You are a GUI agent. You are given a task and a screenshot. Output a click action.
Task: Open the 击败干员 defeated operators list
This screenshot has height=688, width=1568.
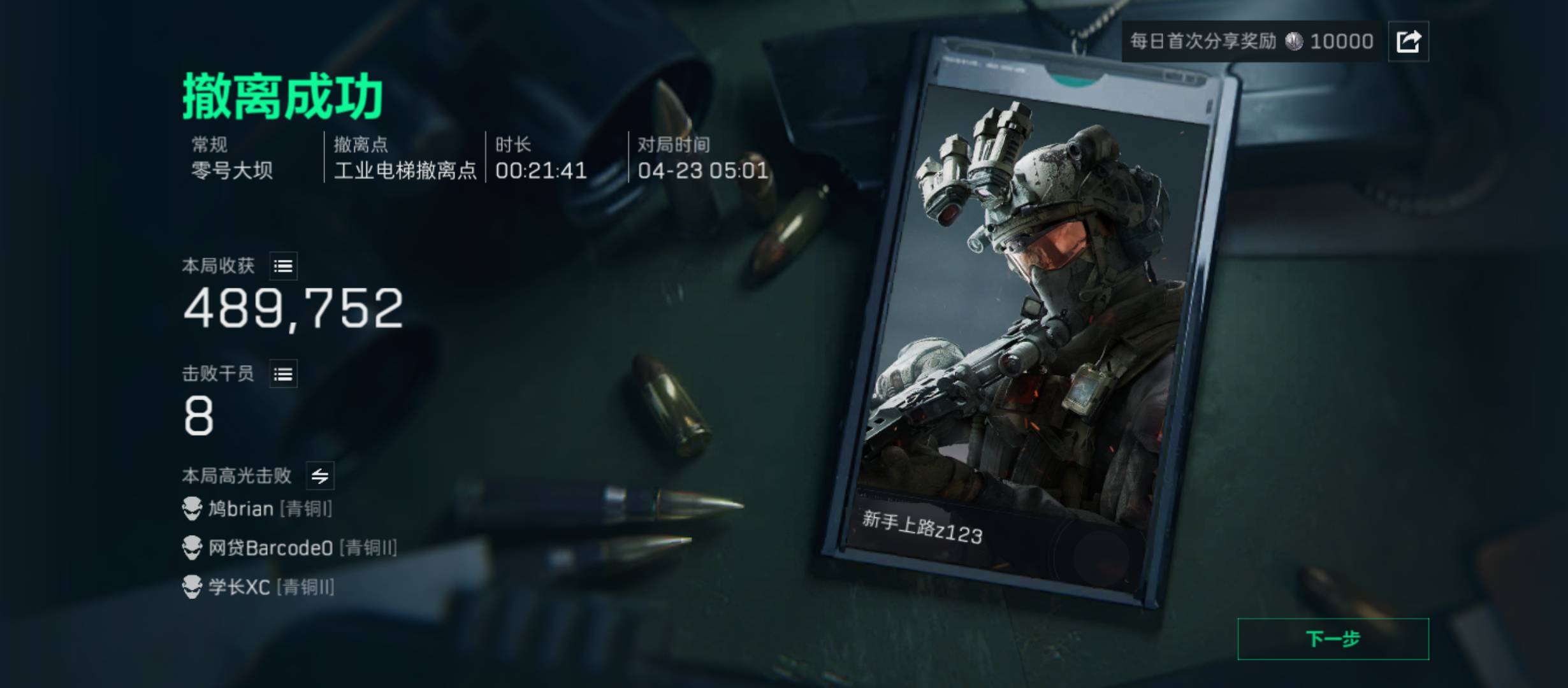(x=283, y=374)
